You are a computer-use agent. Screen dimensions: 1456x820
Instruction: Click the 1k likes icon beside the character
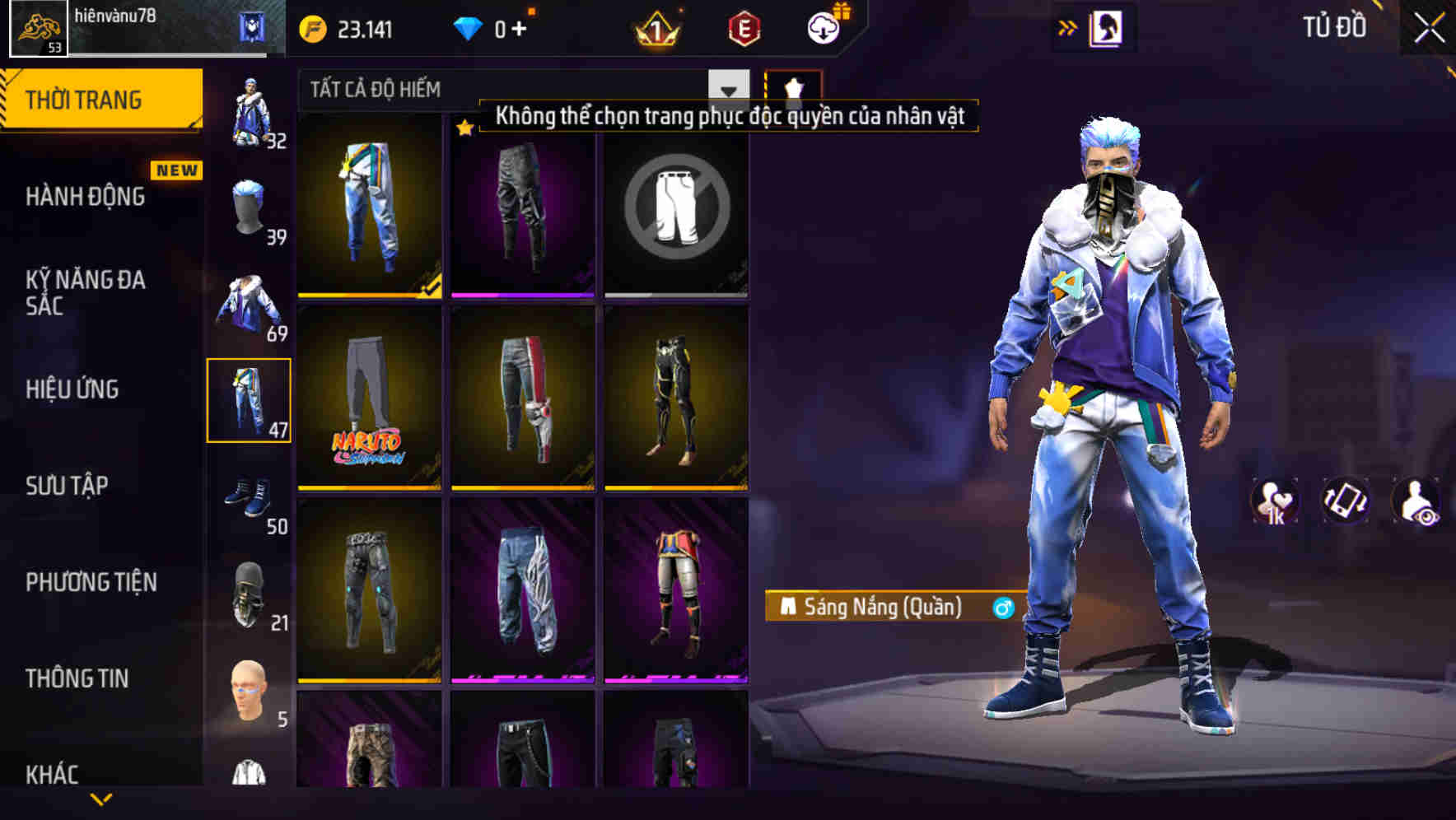[x=1274, y=502]
